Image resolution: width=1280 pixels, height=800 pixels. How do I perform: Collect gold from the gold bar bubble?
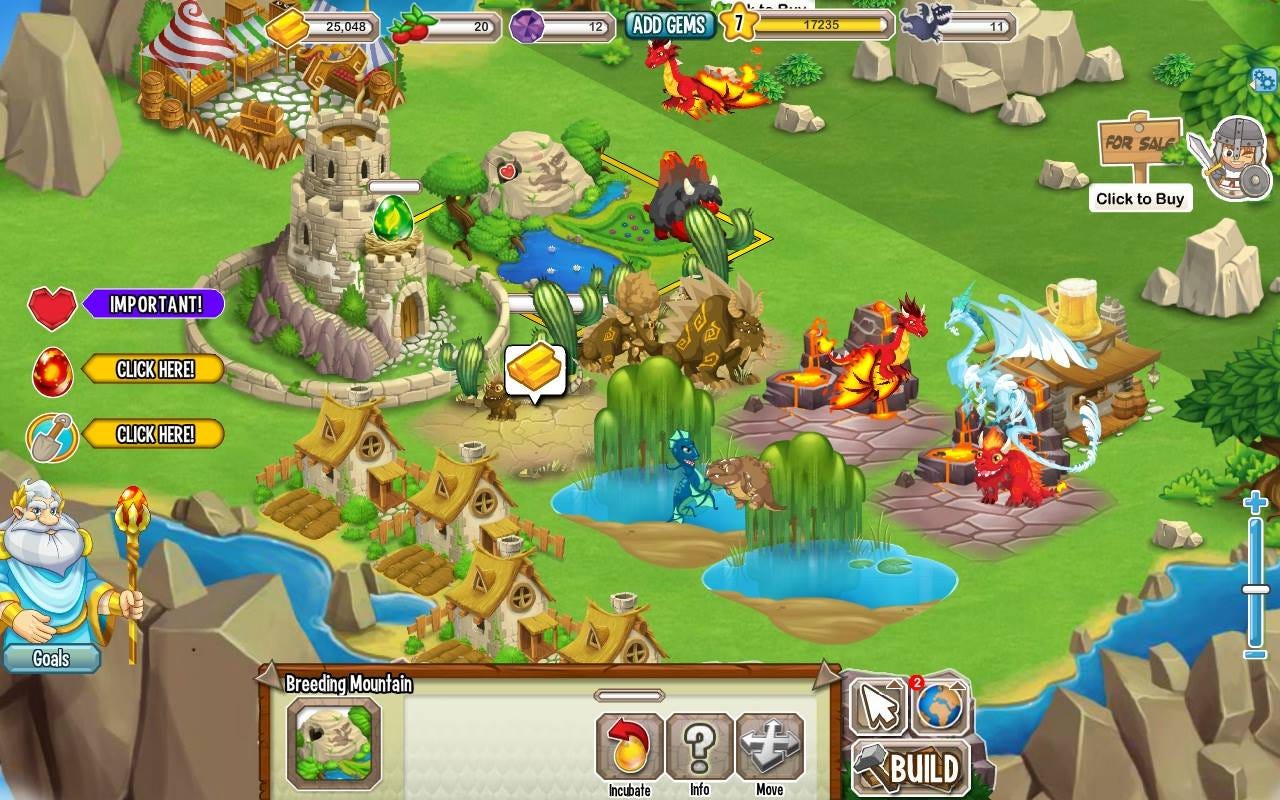coord(535,371)
